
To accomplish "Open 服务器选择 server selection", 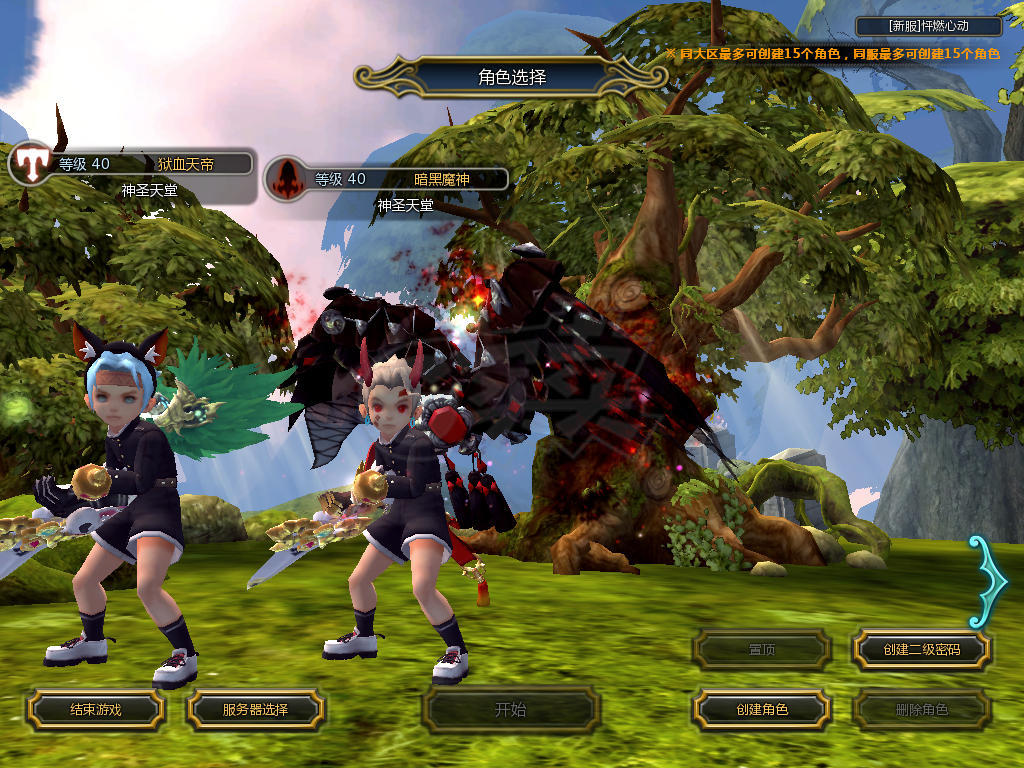I will coord(255,710).
